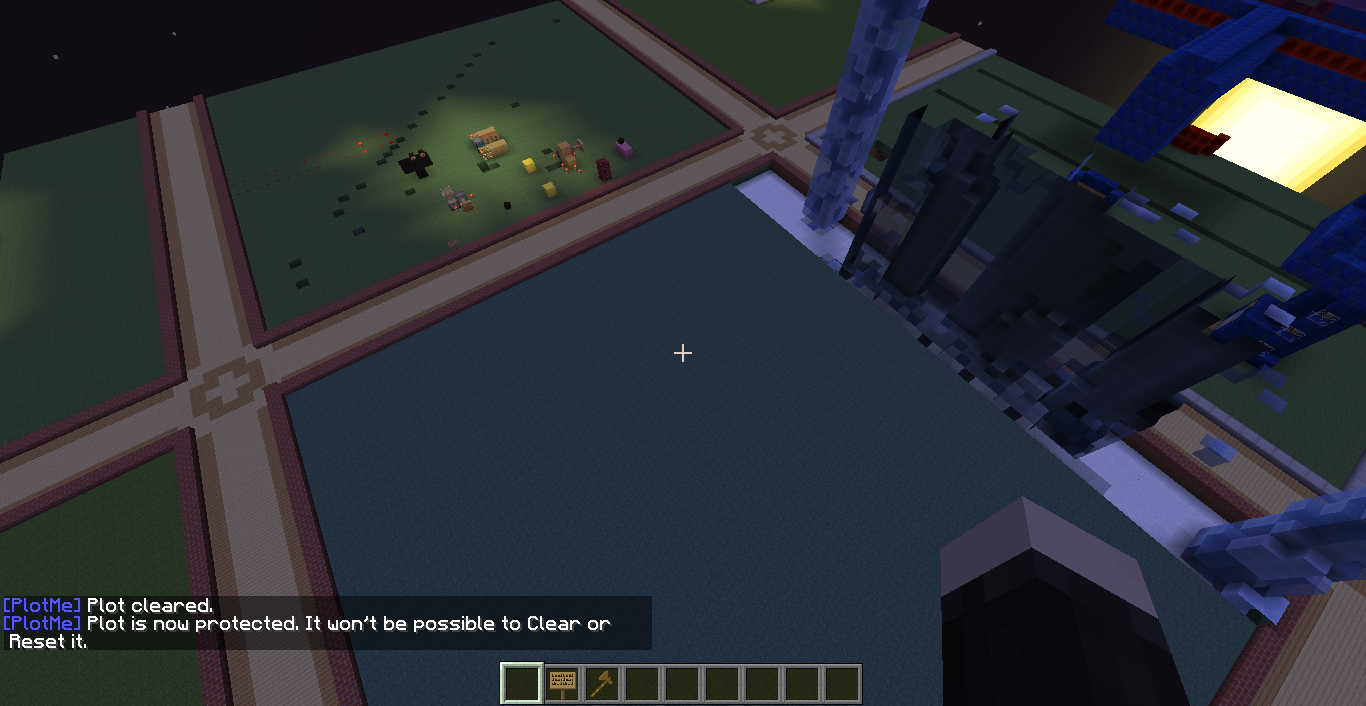Screen dimensions: 1366x706
Task: Click the highlighted empty hotbar slot
Action: click(522, 684)
